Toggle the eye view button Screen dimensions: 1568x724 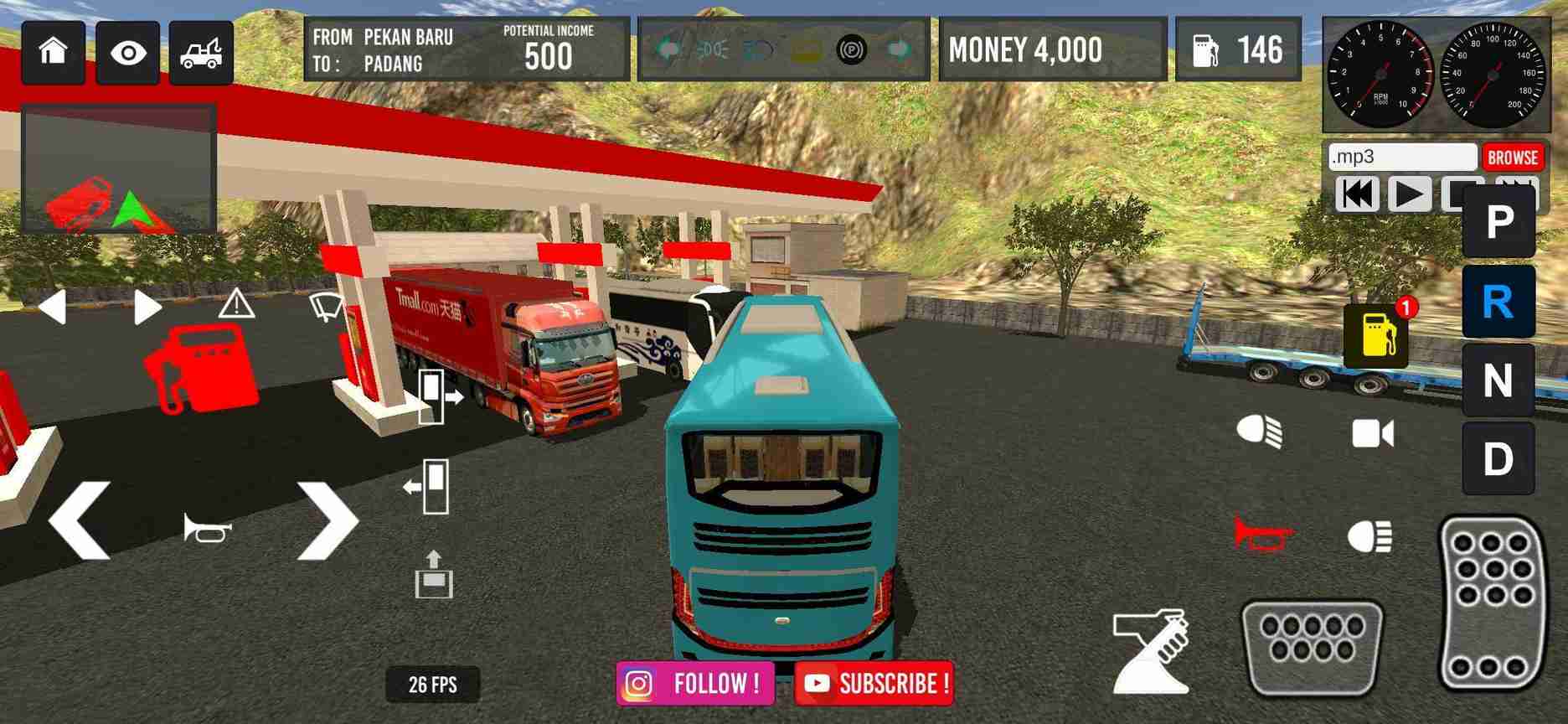[127, 54]
